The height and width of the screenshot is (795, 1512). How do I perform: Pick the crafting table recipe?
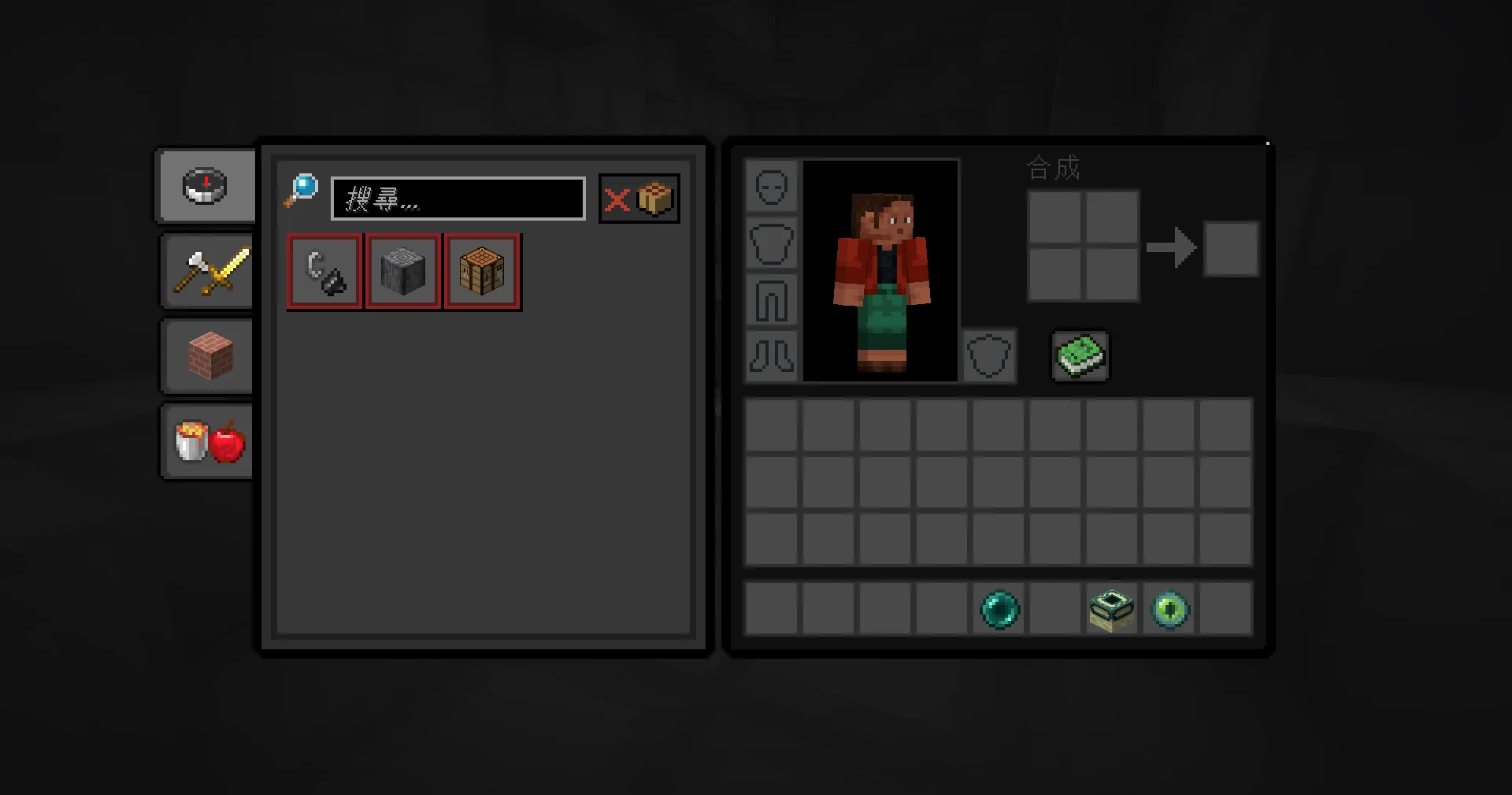[x=481, y=272]
